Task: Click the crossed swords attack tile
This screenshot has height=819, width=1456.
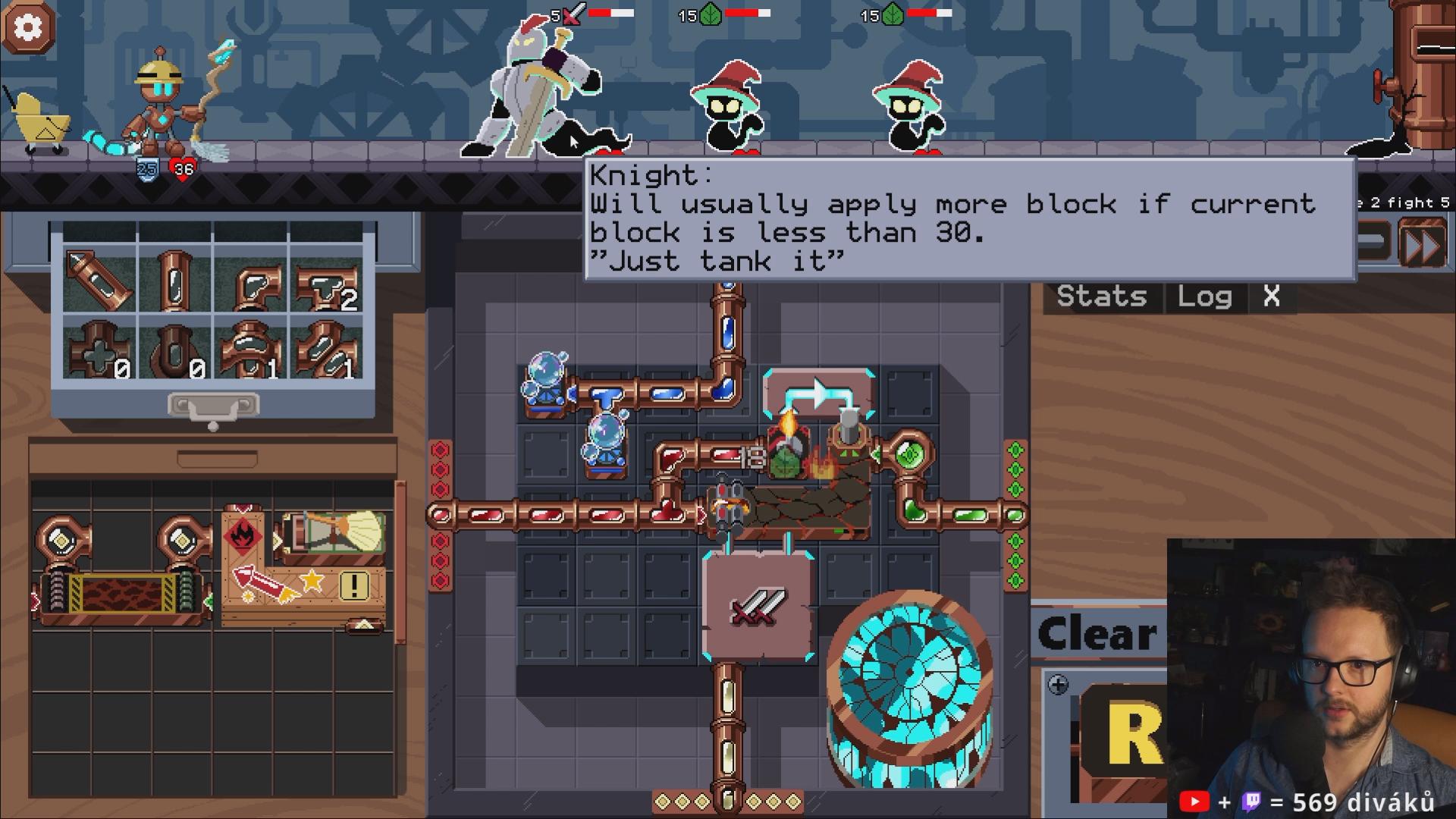Action: pyautogui.click(x=757, y=607)
